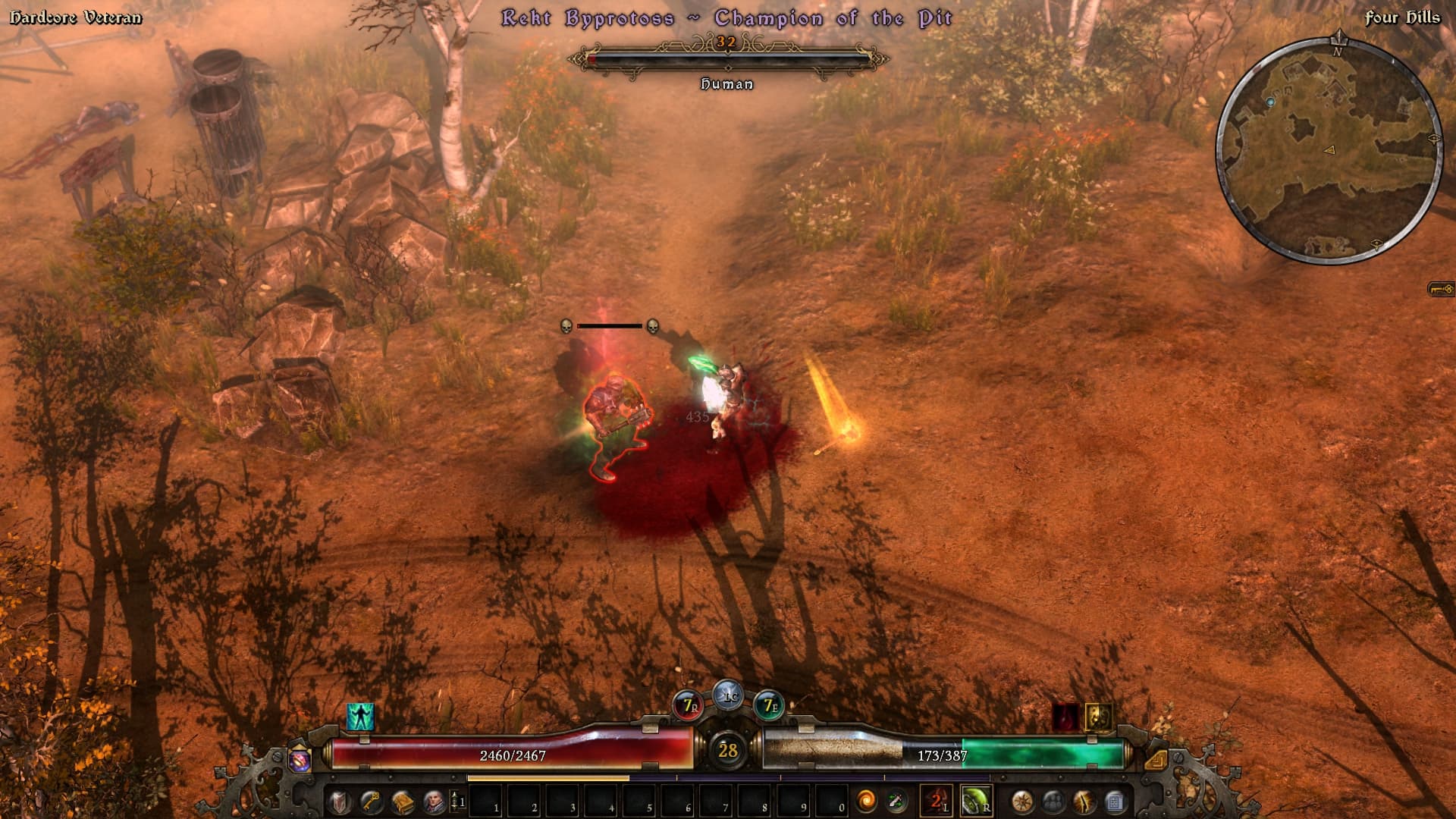Click the gold chevron button beside energy bar
This screenshot has width=1456, height=819.
[x=1155, y=759]
